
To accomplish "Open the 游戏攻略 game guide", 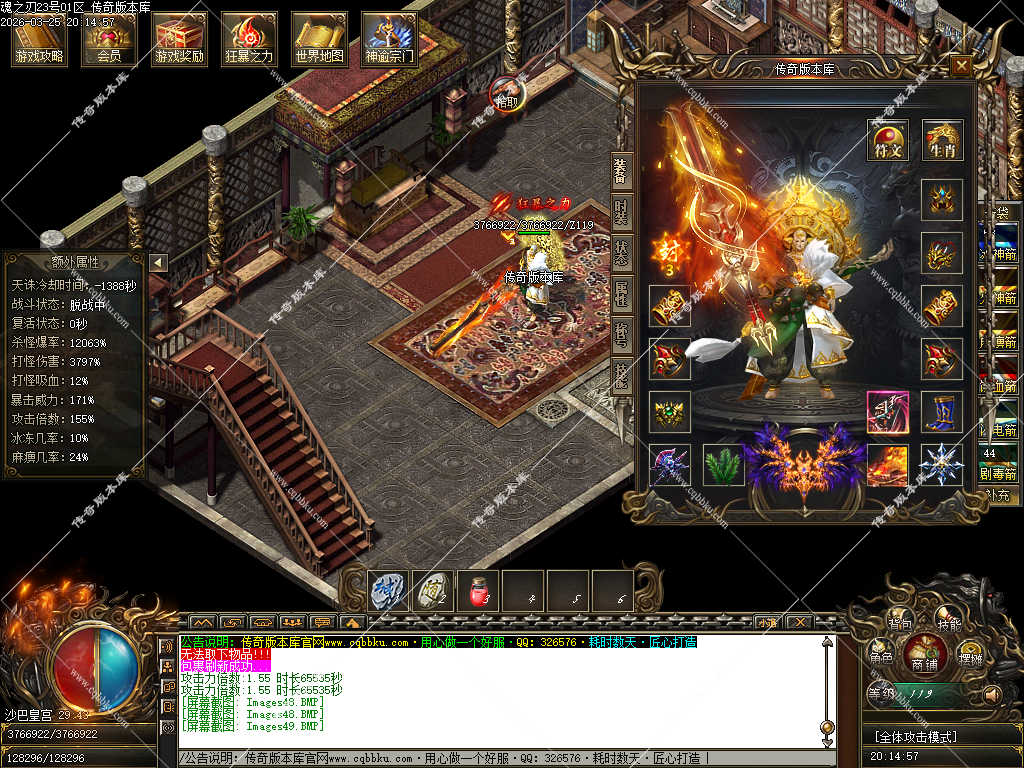I will tap(40, 39).
